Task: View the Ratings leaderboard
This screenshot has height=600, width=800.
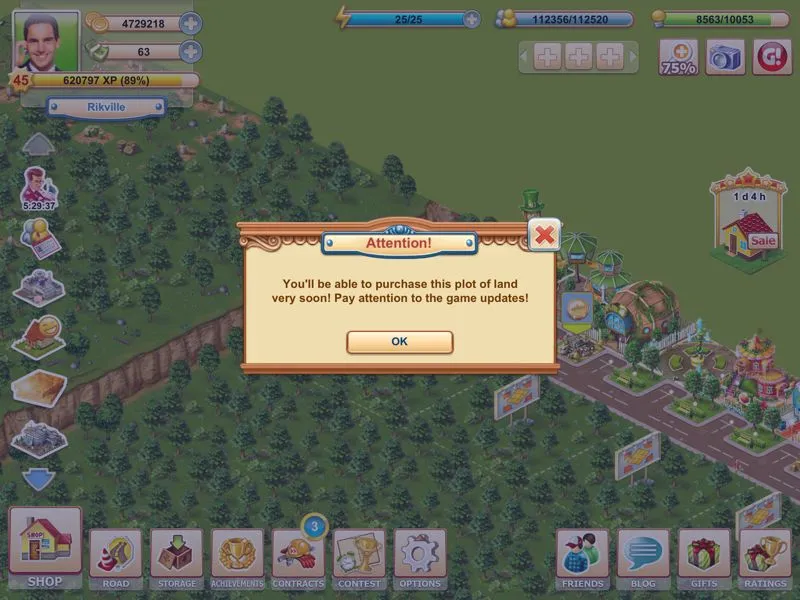Action: click(765, 557)
